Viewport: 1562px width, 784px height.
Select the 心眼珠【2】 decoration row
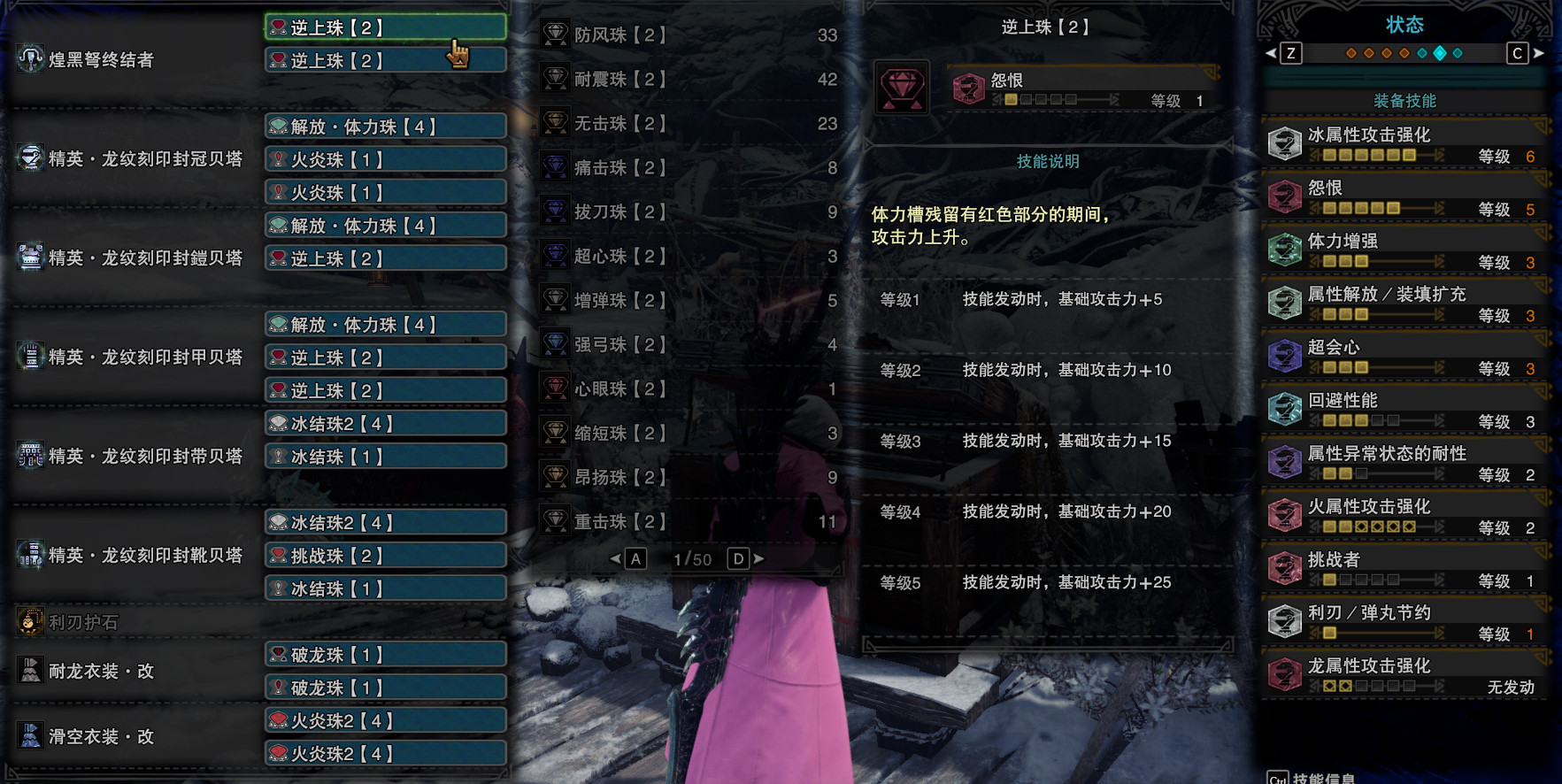(619, 389)
